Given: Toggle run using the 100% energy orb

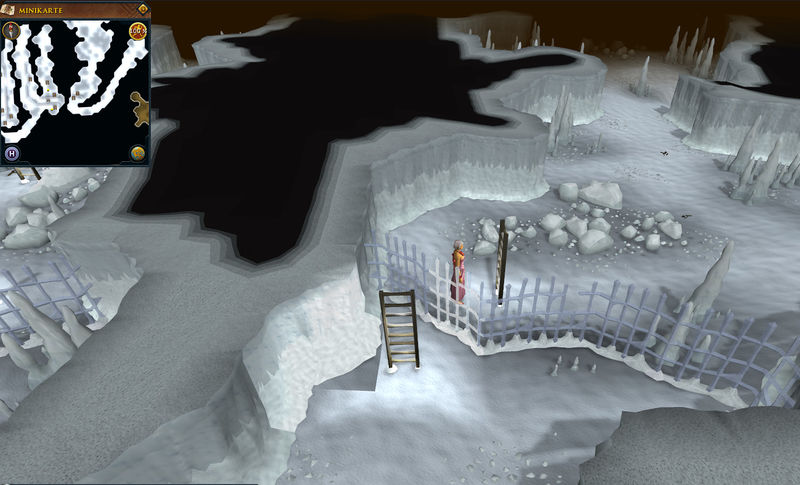Looking at the screenshot, I should (x=137, y=32).
